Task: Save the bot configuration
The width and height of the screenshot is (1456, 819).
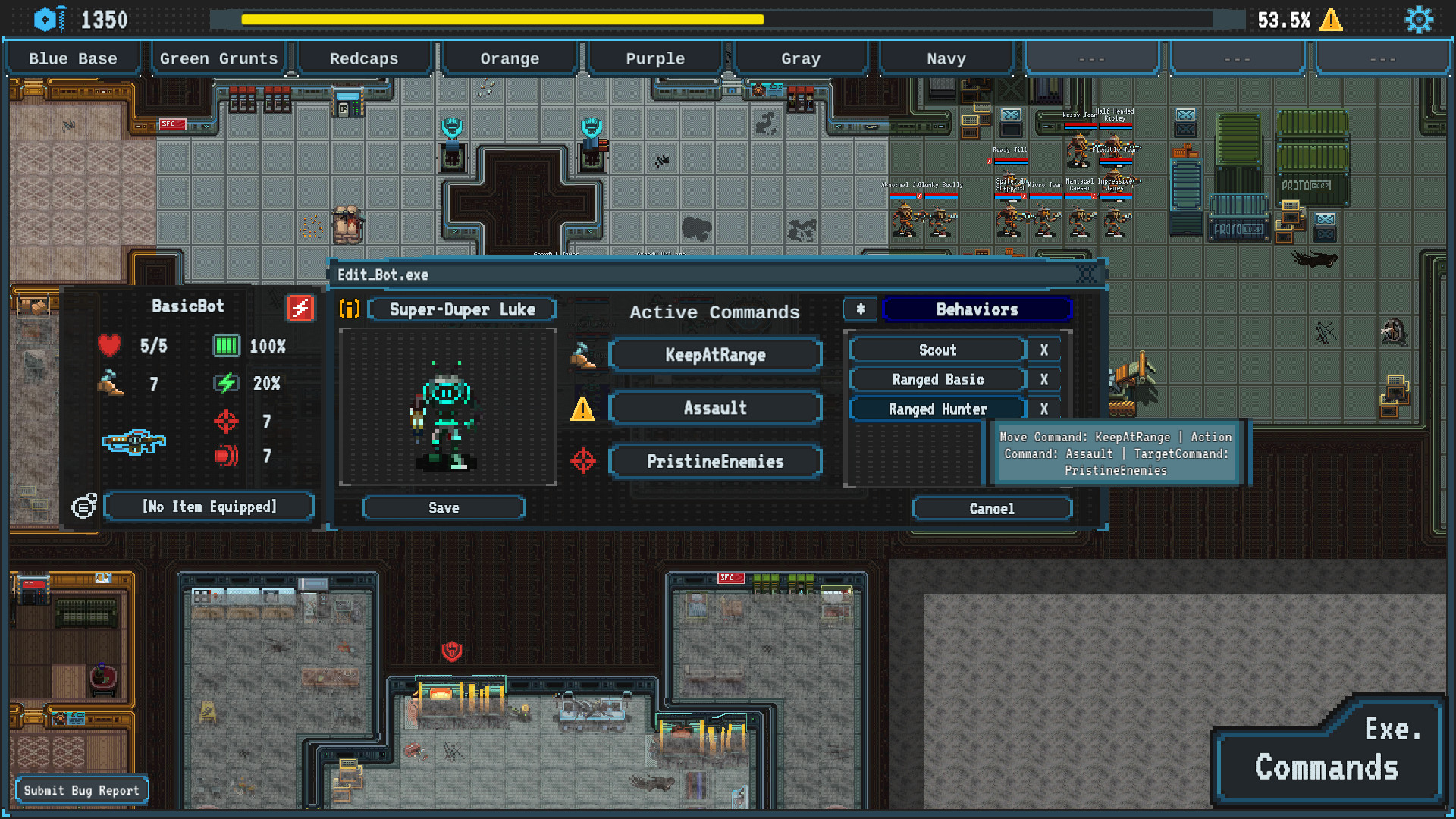Action: click(x=444, y=507)
